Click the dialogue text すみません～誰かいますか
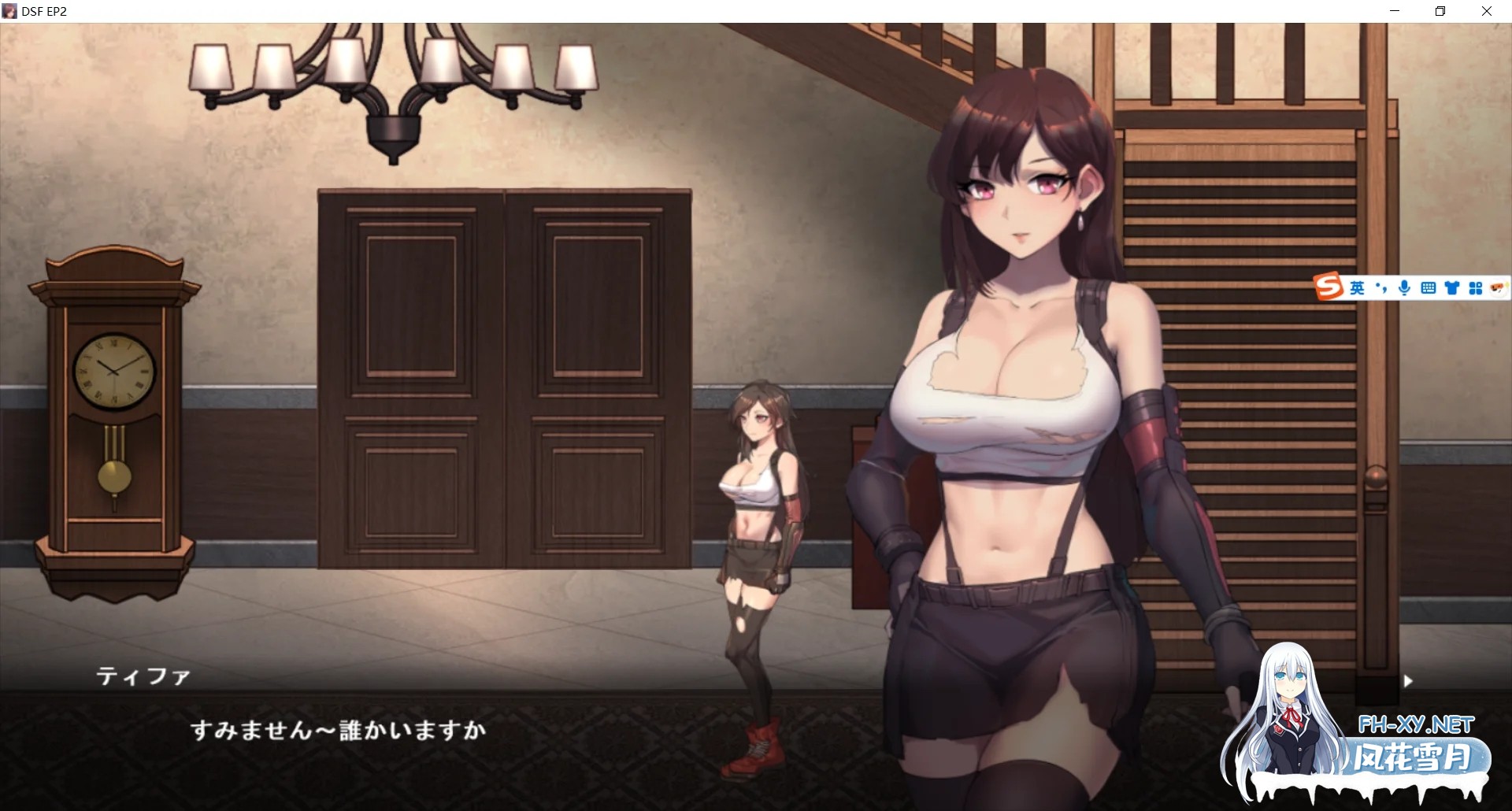The width and height of the screenshot is (1512, 811). coord(339,730)
